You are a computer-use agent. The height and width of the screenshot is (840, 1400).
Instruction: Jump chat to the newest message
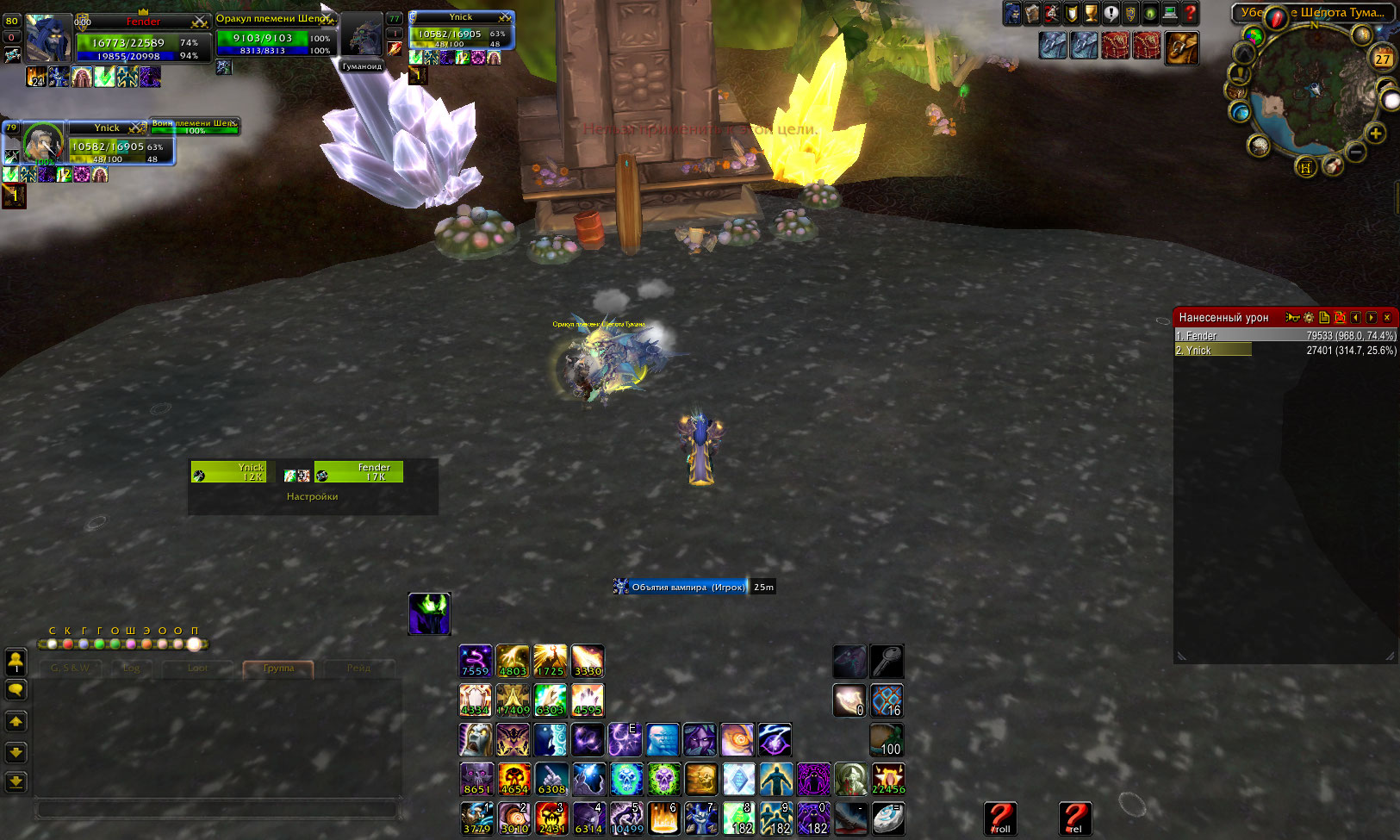coord(16,782)
